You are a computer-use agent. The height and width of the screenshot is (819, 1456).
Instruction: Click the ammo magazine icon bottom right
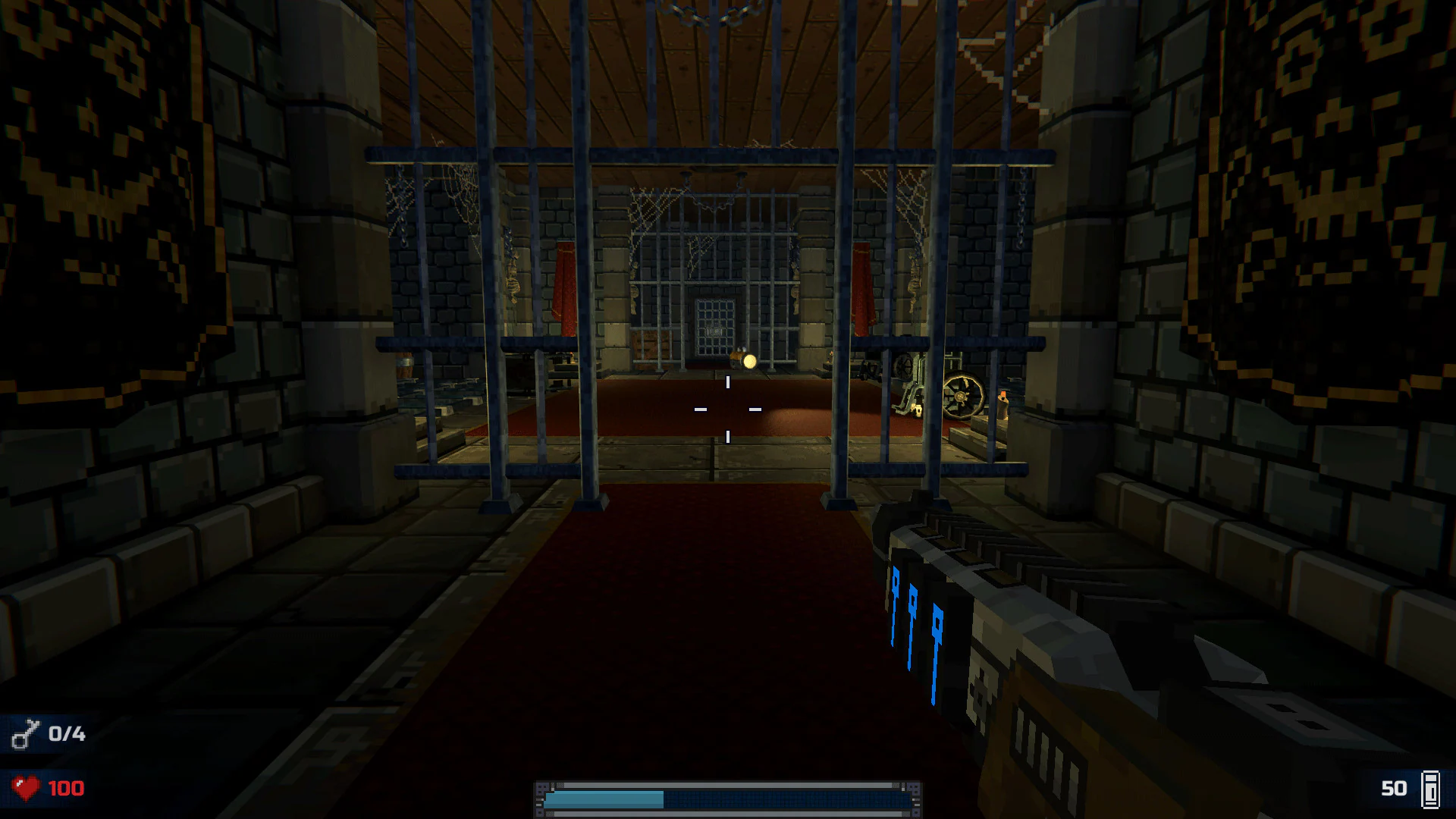[1429, 787]
